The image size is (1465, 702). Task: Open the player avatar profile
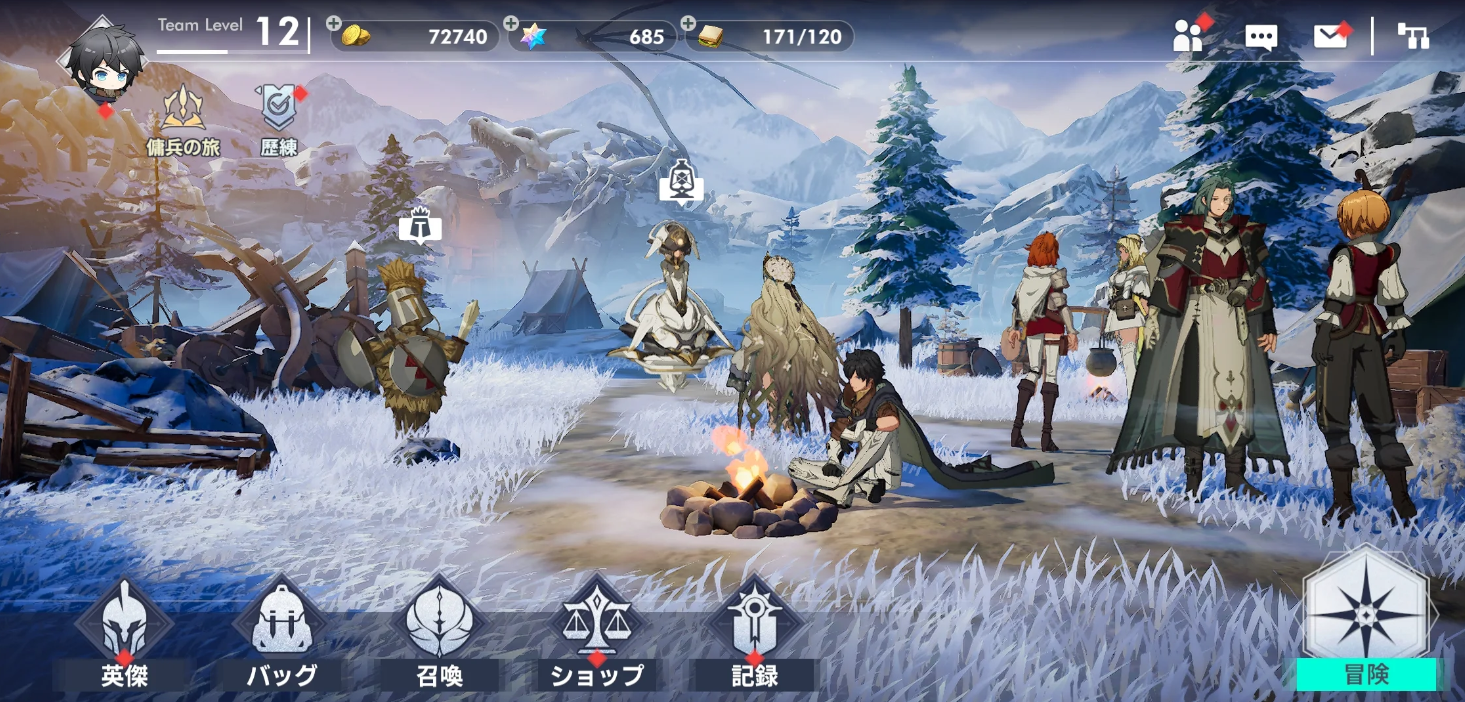point(102,62)
